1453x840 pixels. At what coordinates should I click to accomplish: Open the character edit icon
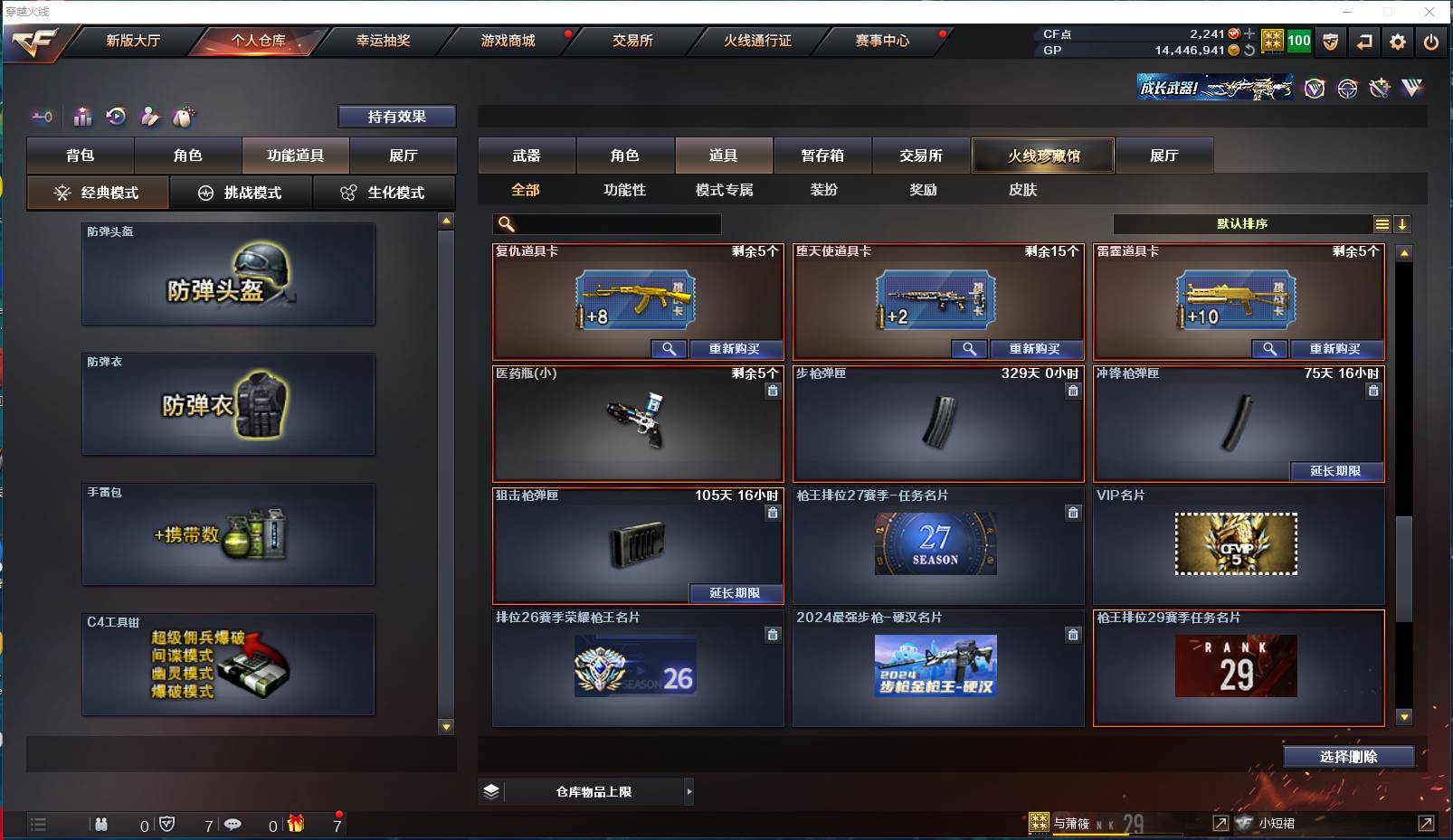click(149, 117)
